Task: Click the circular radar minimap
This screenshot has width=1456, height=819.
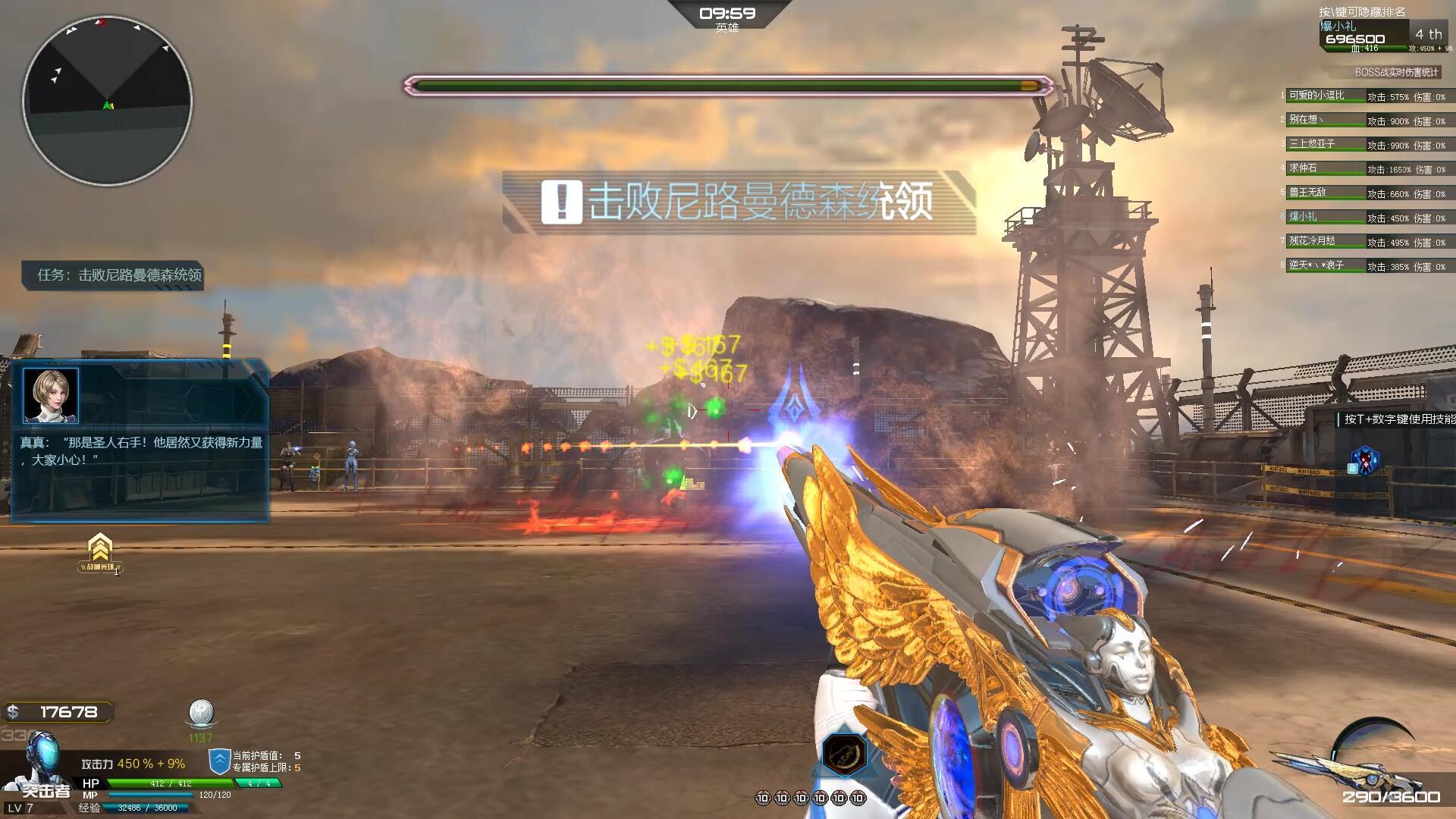Action: pos(107,100)
